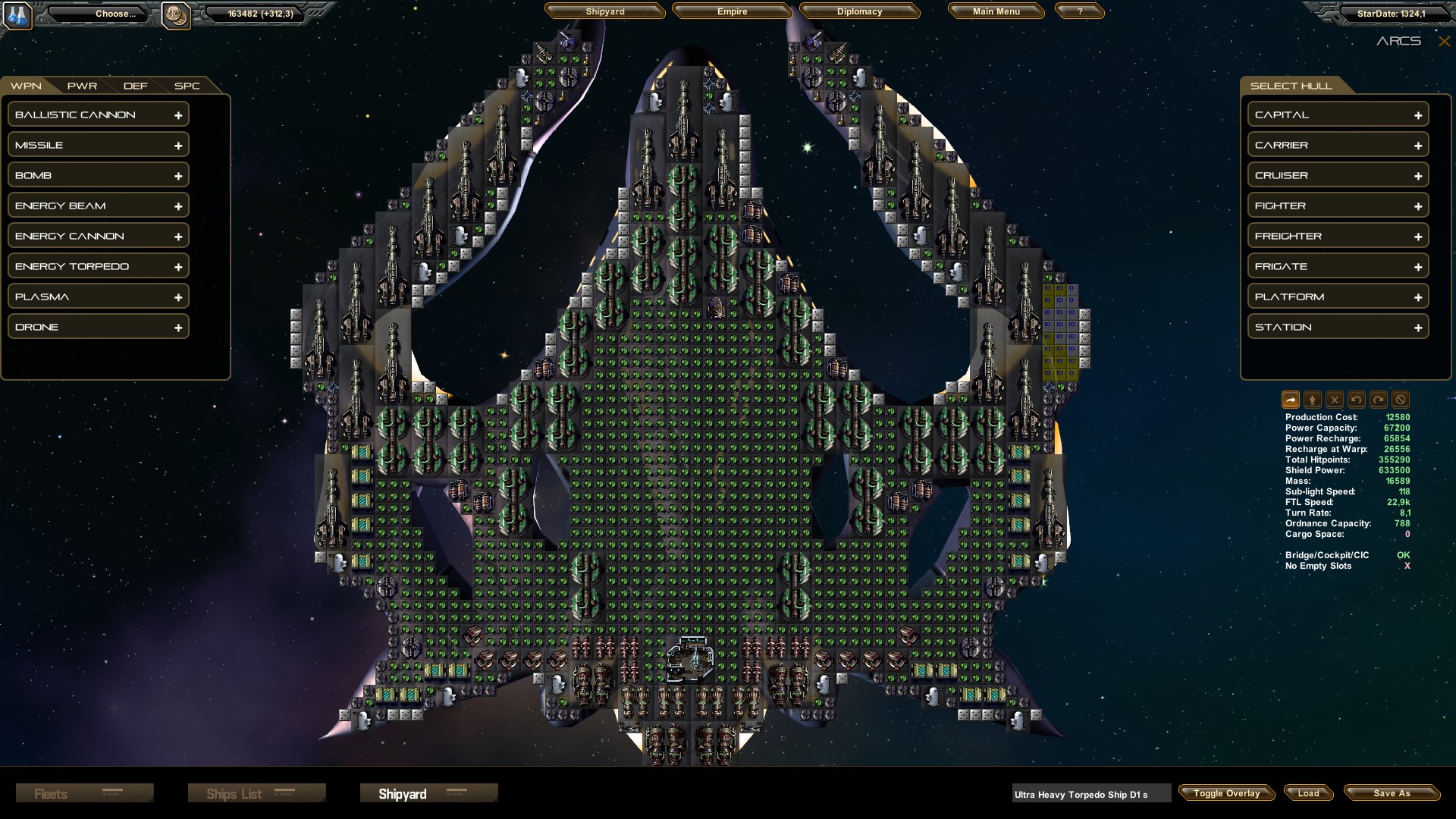
Task: Edit the ship design name field
Action: [x=1090, y=794]
